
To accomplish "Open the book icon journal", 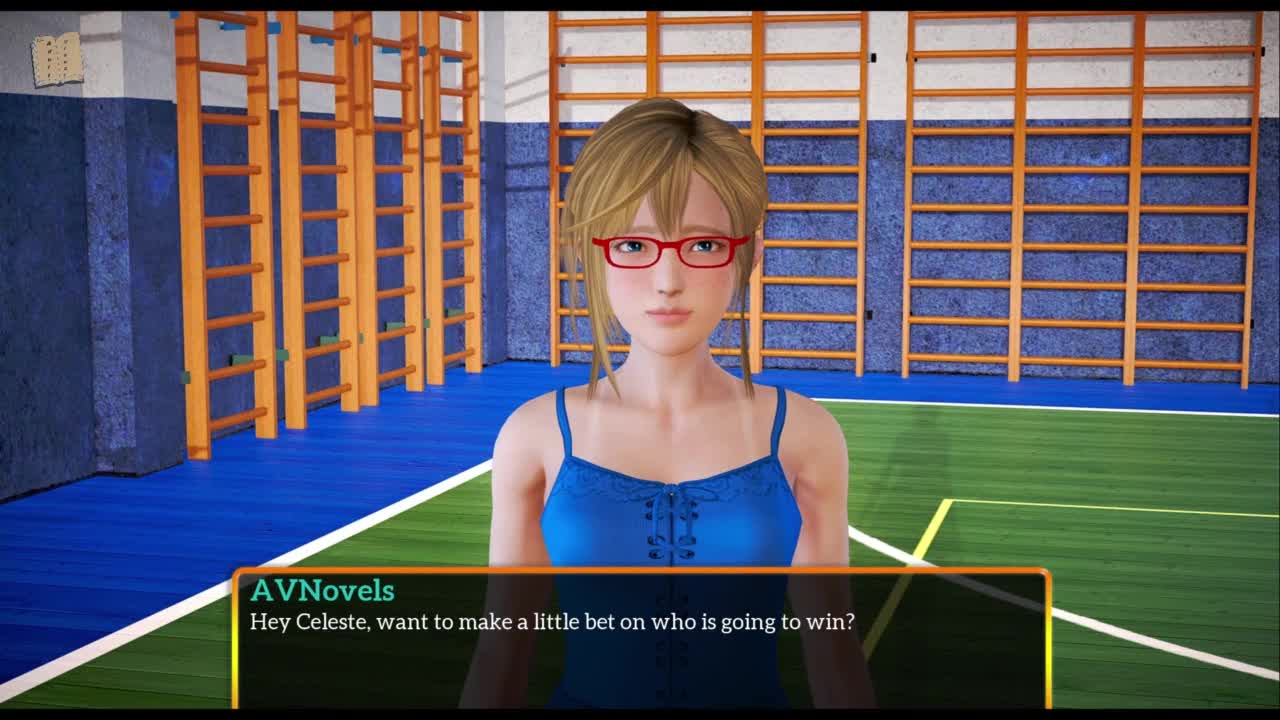I will coord(56,60).
